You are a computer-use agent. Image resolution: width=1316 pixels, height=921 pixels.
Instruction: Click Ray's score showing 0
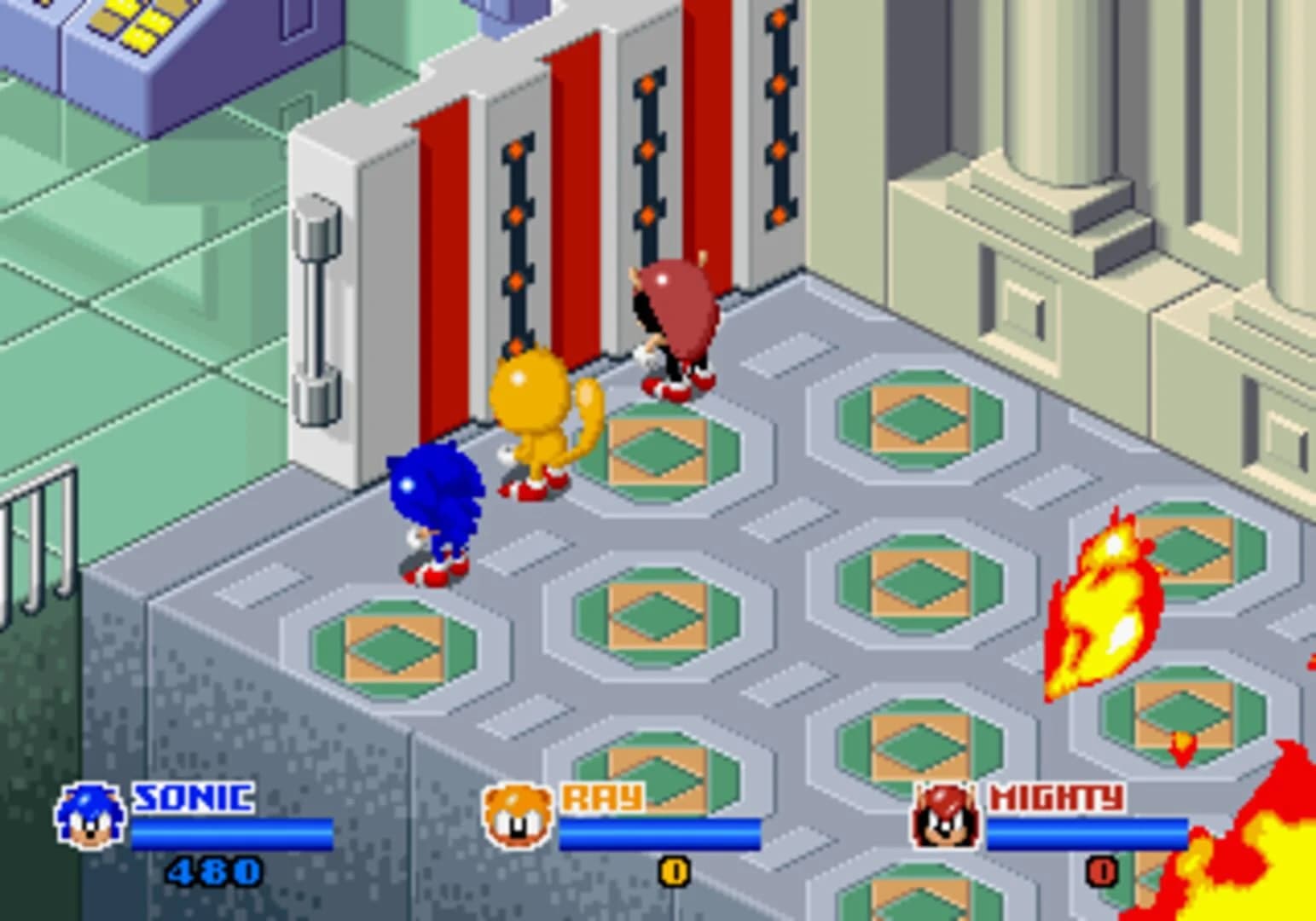[673, 872]
